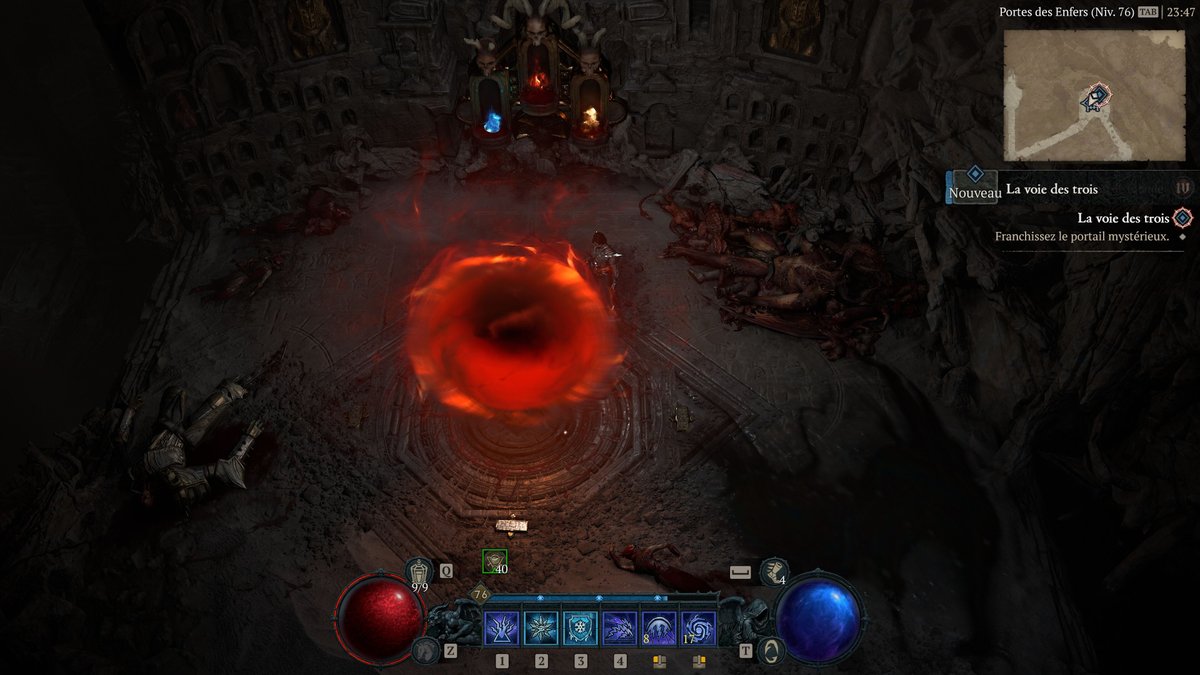Open the town portal icon
The height and width of the screenshot is (675, 1200).
pos(772,650)
